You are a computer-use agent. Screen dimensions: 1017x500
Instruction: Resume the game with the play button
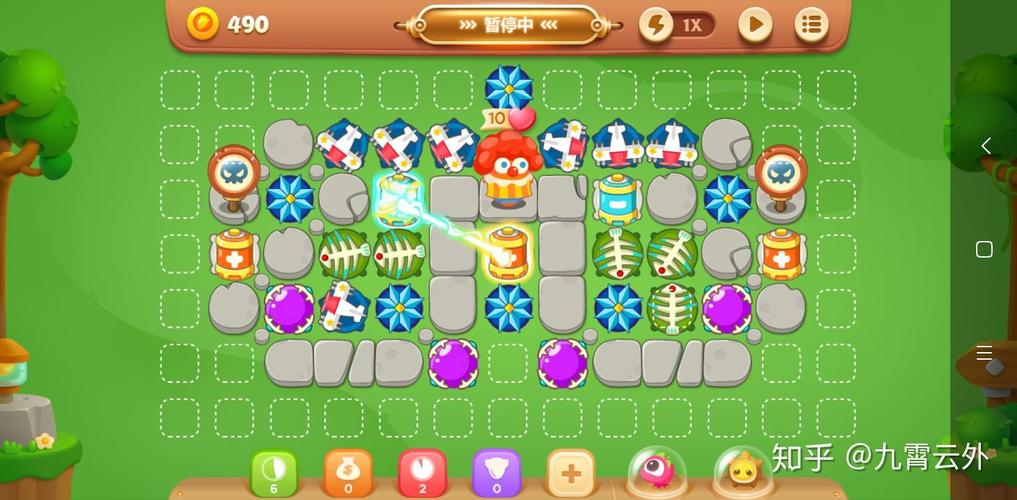tap(755, 25)
